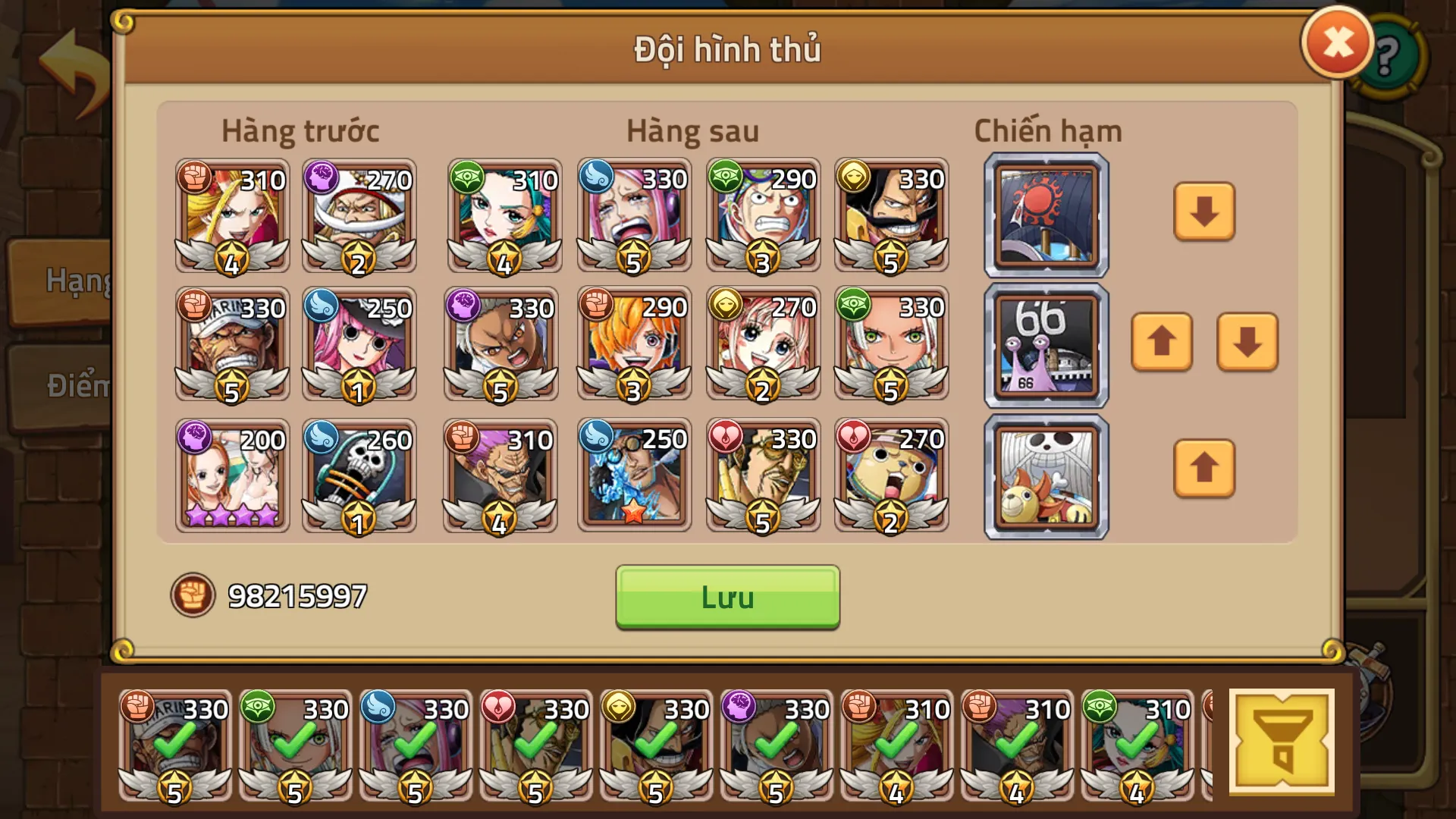Select Whitebeard's 270-power portrait in front row
1456x819 pixels.
coord(359,216)
